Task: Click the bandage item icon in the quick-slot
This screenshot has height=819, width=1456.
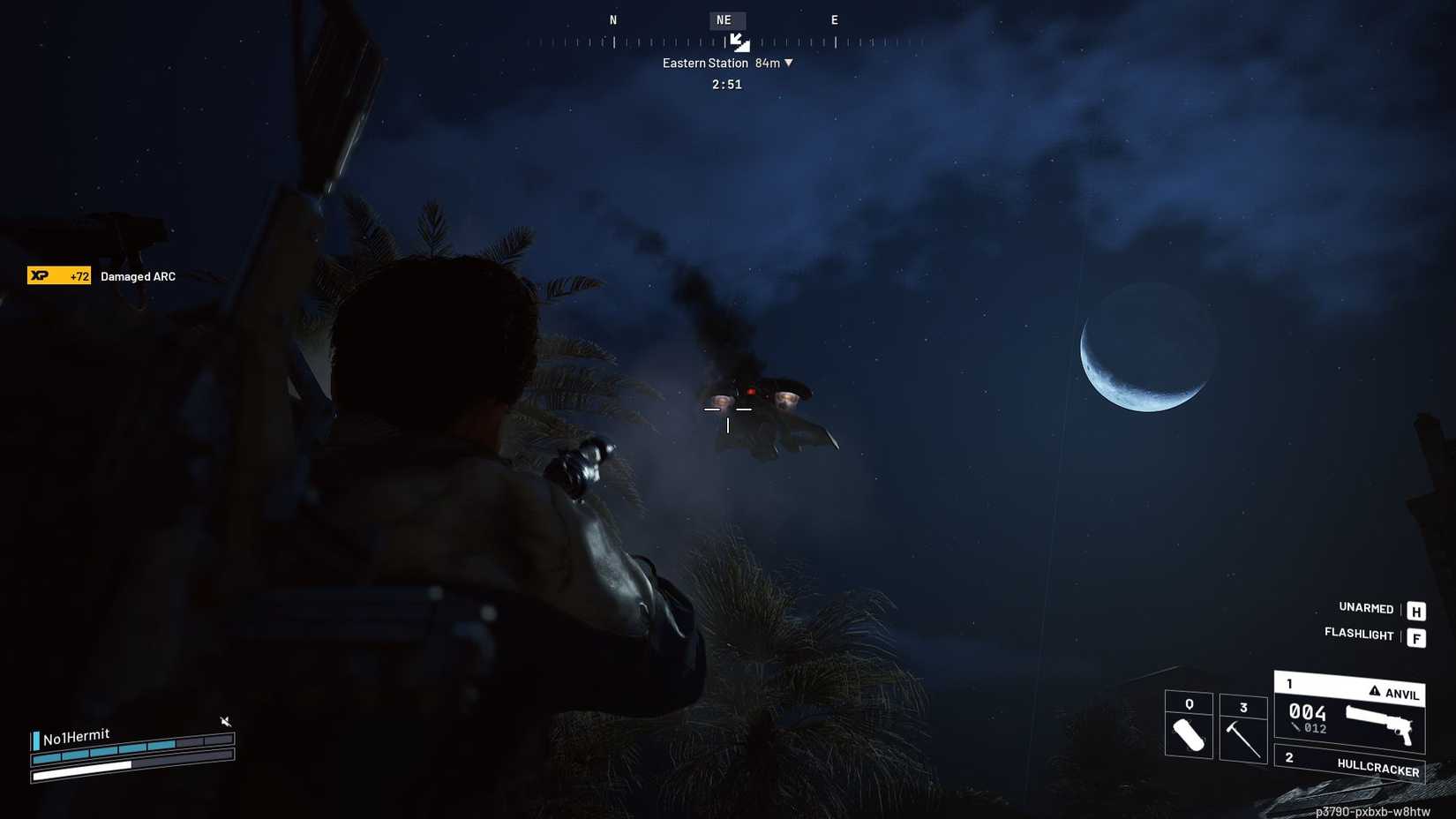Action: [1189, 736]
